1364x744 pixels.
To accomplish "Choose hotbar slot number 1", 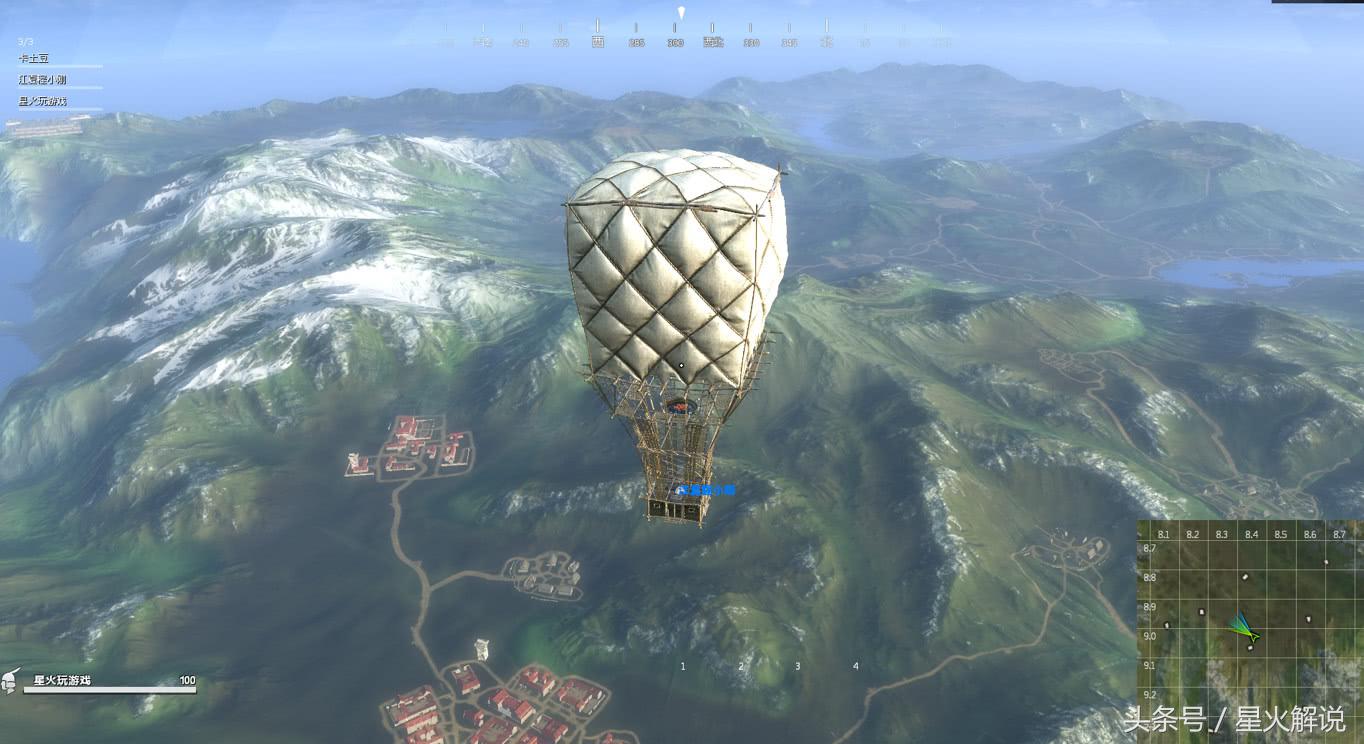I will tap(683, 666).
